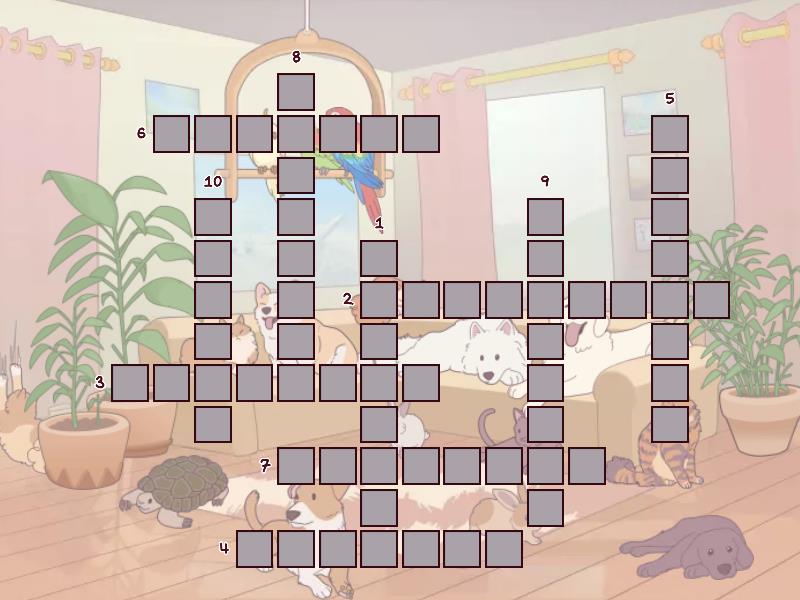
Task: Select the bottom square of word 10
Action: [213, 424]
